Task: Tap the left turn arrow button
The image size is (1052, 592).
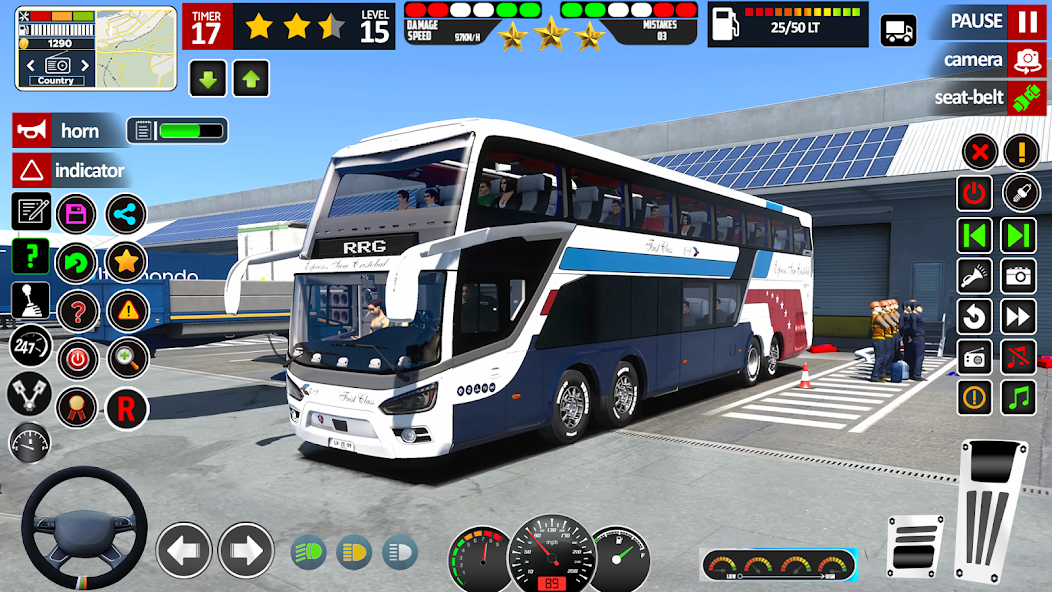Action: [184, 550]
